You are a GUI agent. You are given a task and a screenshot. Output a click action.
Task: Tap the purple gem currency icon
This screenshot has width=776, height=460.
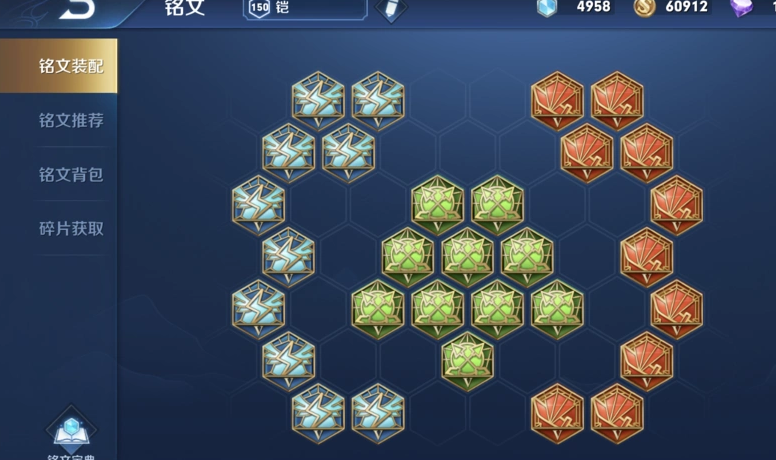click(x=742, y=7)
